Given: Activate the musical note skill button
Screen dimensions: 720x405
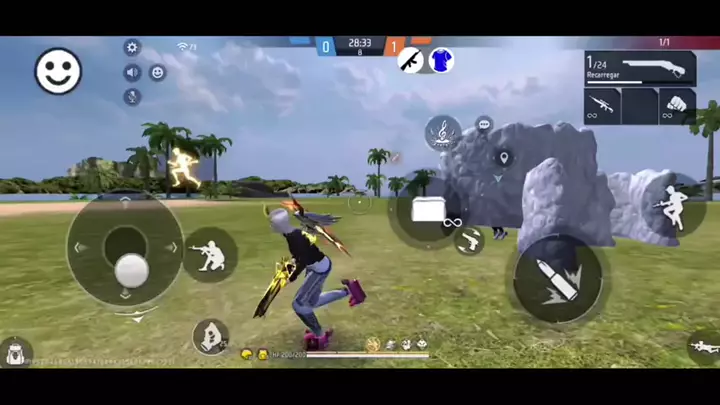Looking at the screenshot, I should (x=442, y=132).
